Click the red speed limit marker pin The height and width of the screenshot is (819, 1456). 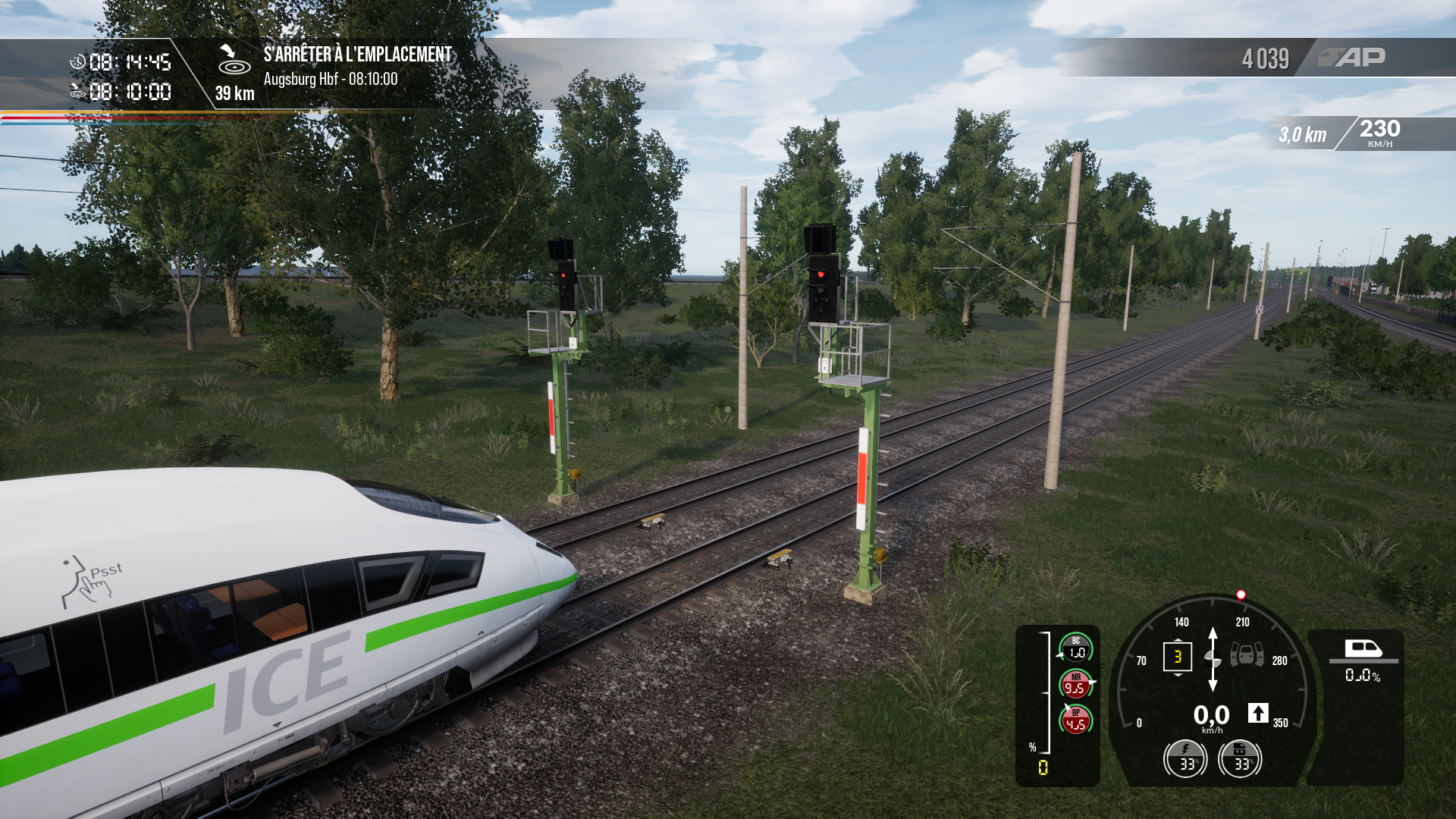click(1241, 595)
